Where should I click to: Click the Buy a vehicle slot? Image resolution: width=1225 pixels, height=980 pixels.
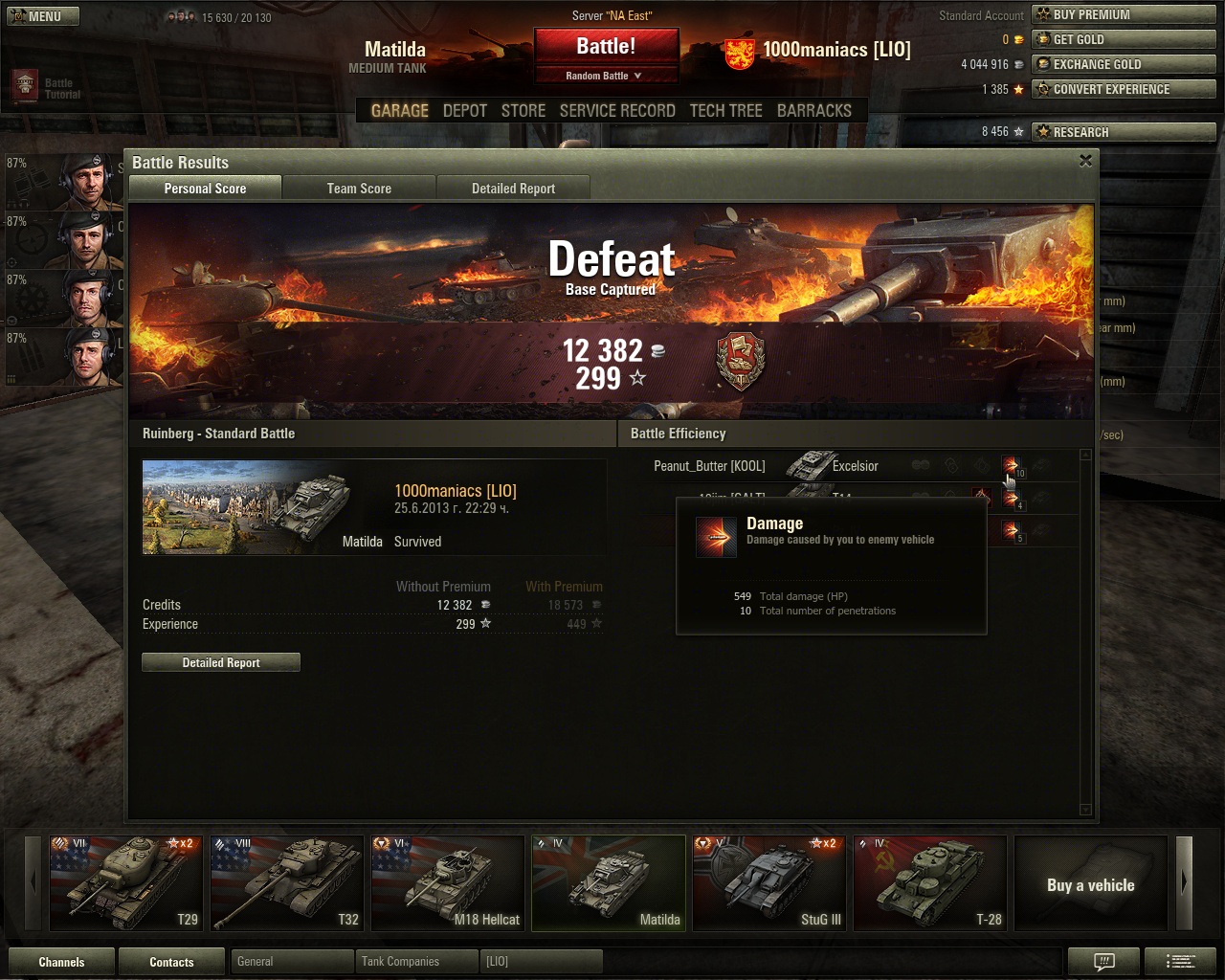point(1090,884)
